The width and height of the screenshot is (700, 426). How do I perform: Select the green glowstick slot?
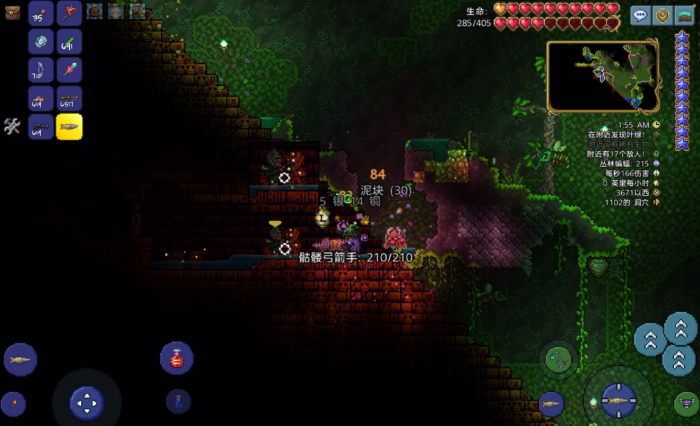pyautogui.click(x=69, y=42)
